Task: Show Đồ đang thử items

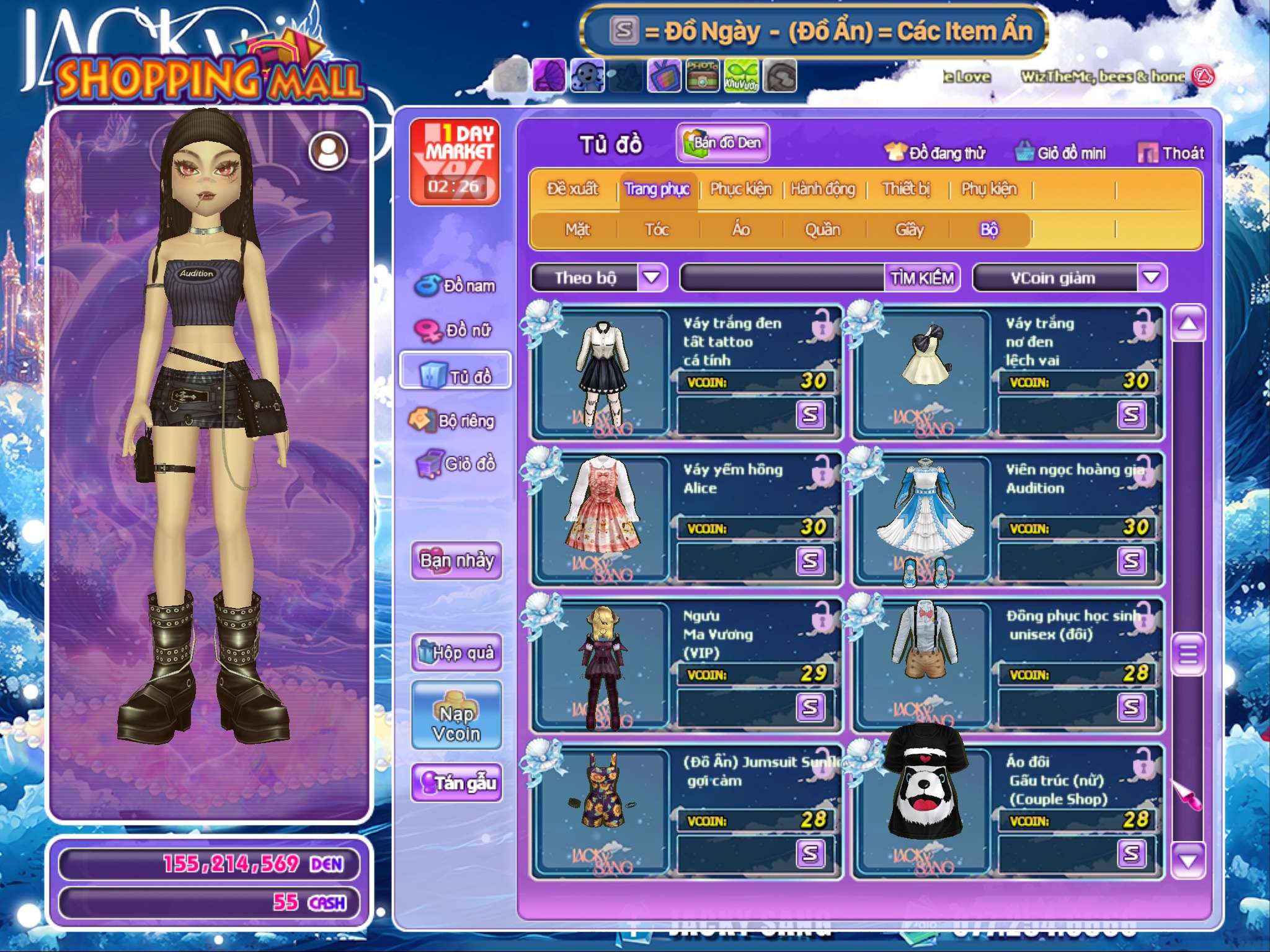Action: [935, 153]
